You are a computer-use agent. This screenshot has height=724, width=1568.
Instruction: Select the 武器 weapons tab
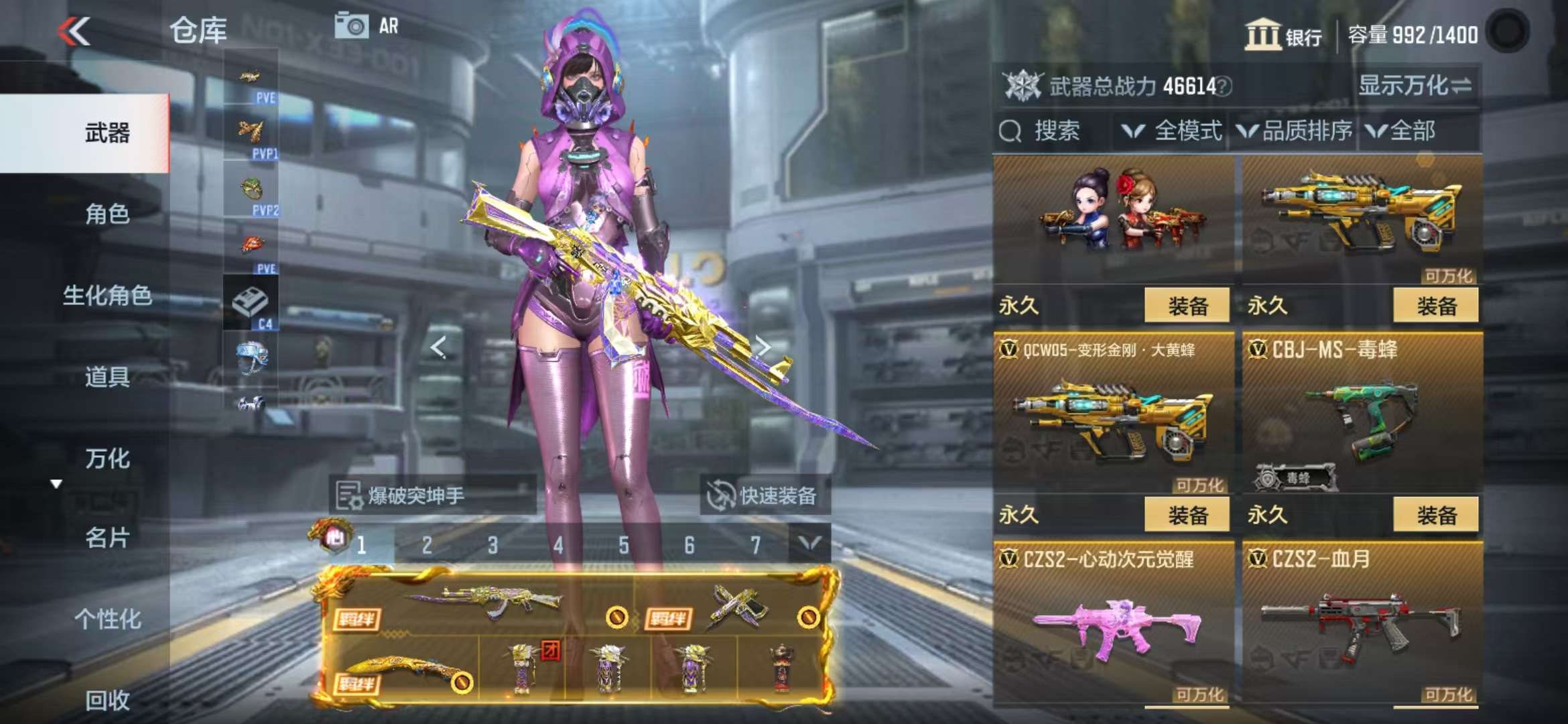pos(107,133)
